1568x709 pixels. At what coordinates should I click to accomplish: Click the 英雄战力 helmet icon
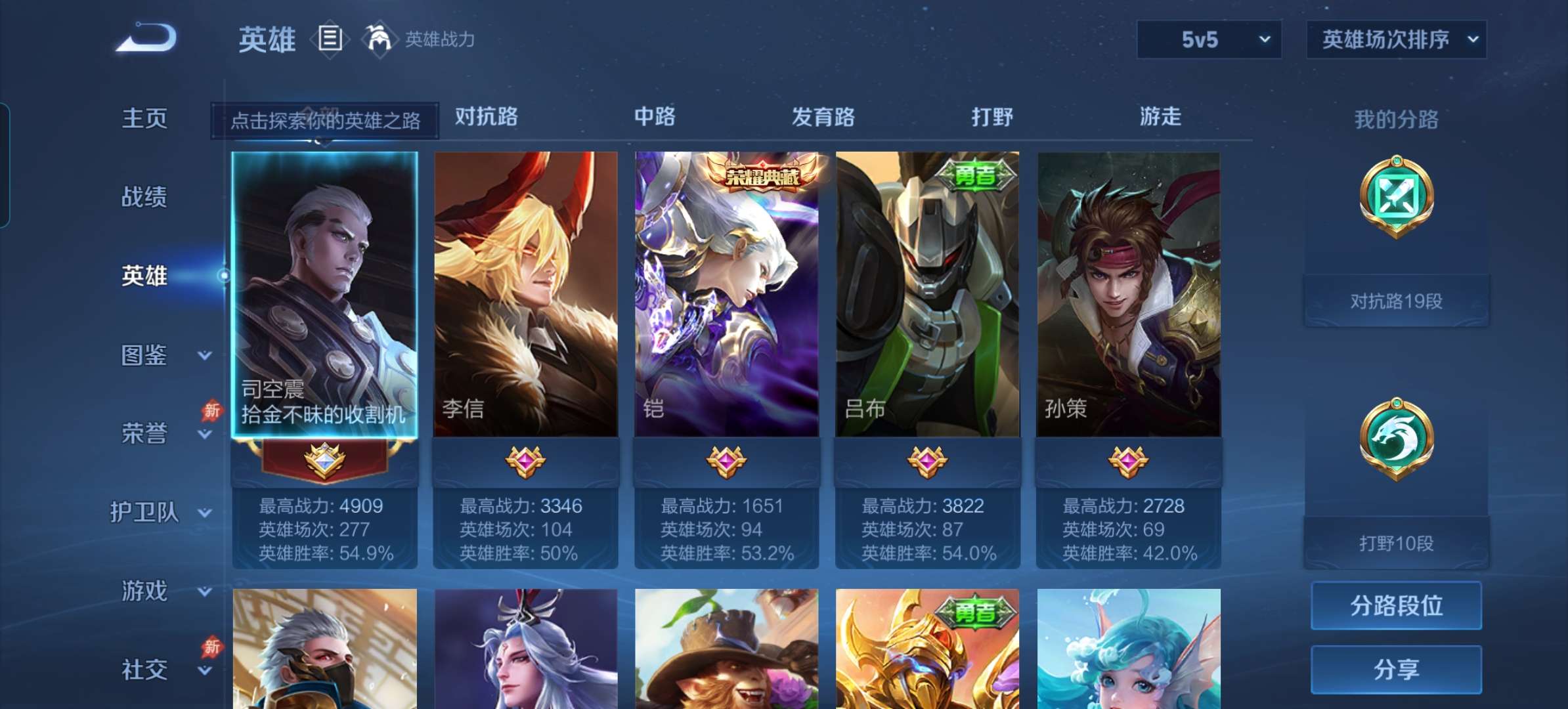[x=380, y=39]
